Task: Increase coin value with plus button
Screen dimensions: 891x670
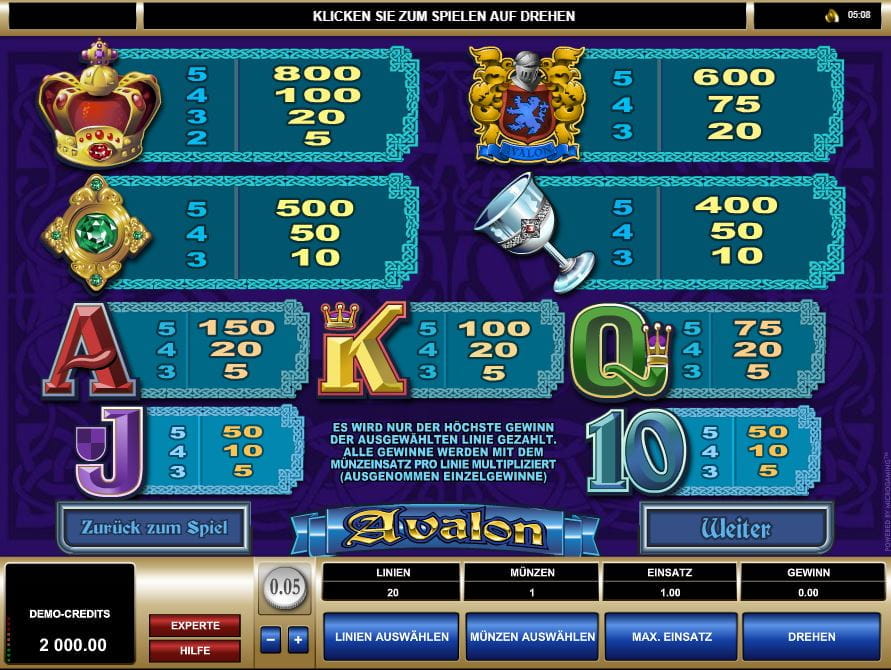Action: (297, 639)
